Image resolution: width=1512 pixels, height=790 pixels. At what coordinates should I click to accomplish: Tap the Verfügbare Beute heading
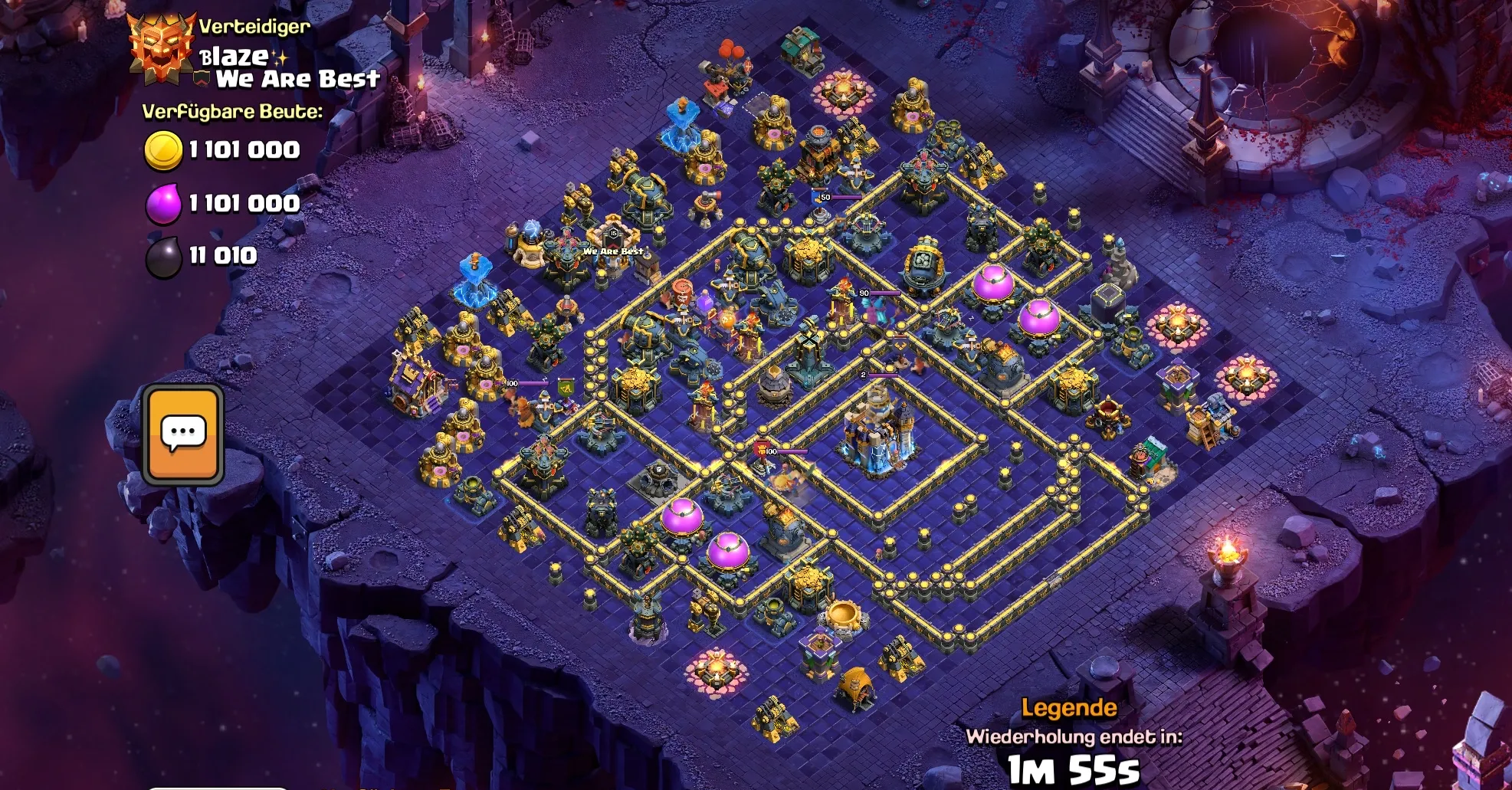231,111
